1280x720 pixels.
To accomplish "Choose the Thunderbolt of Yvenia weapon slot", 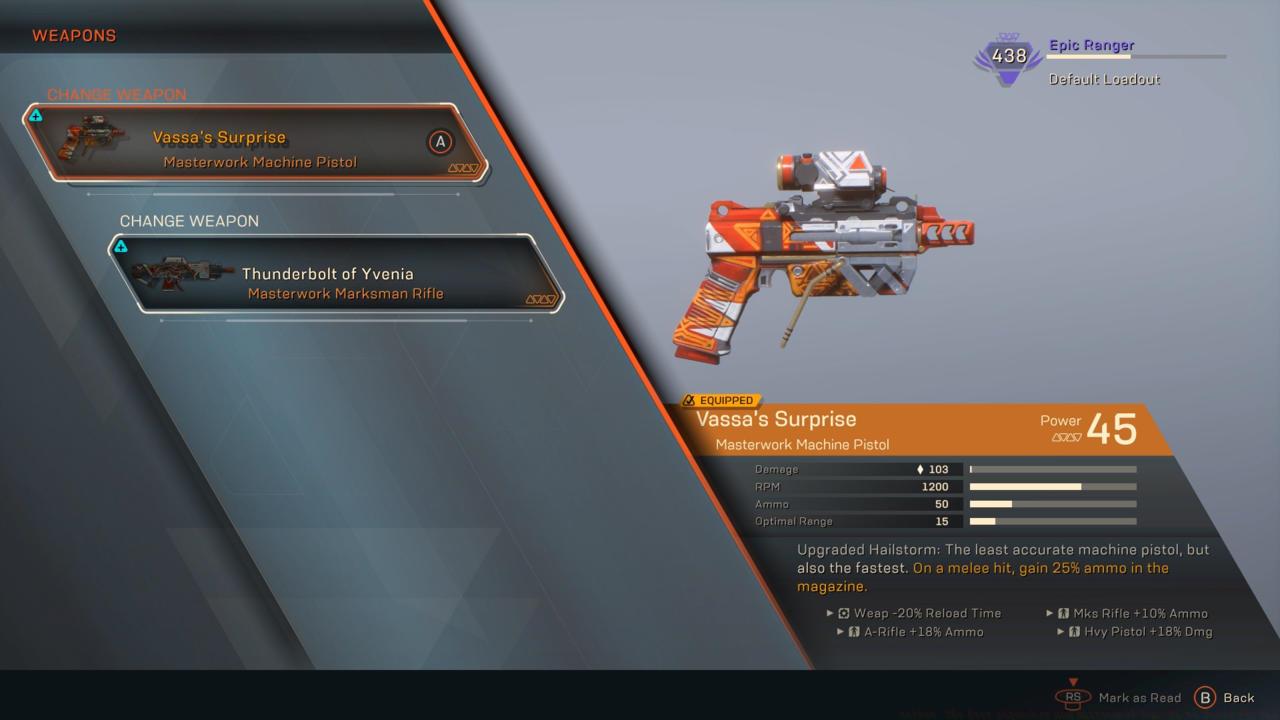I will click(x=336, y=274).
